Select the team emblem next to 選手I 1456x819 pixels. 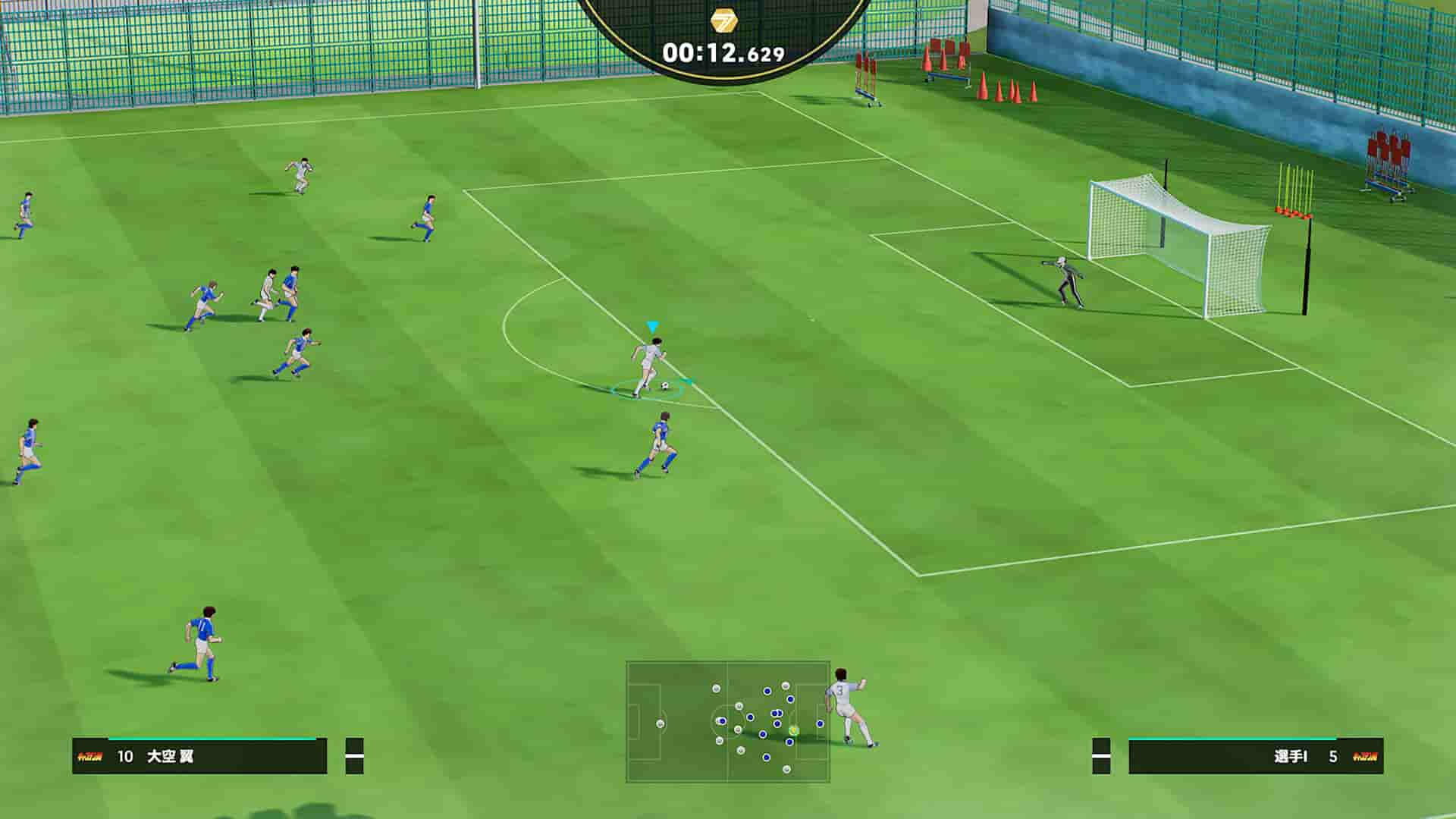coord(1365,757)
